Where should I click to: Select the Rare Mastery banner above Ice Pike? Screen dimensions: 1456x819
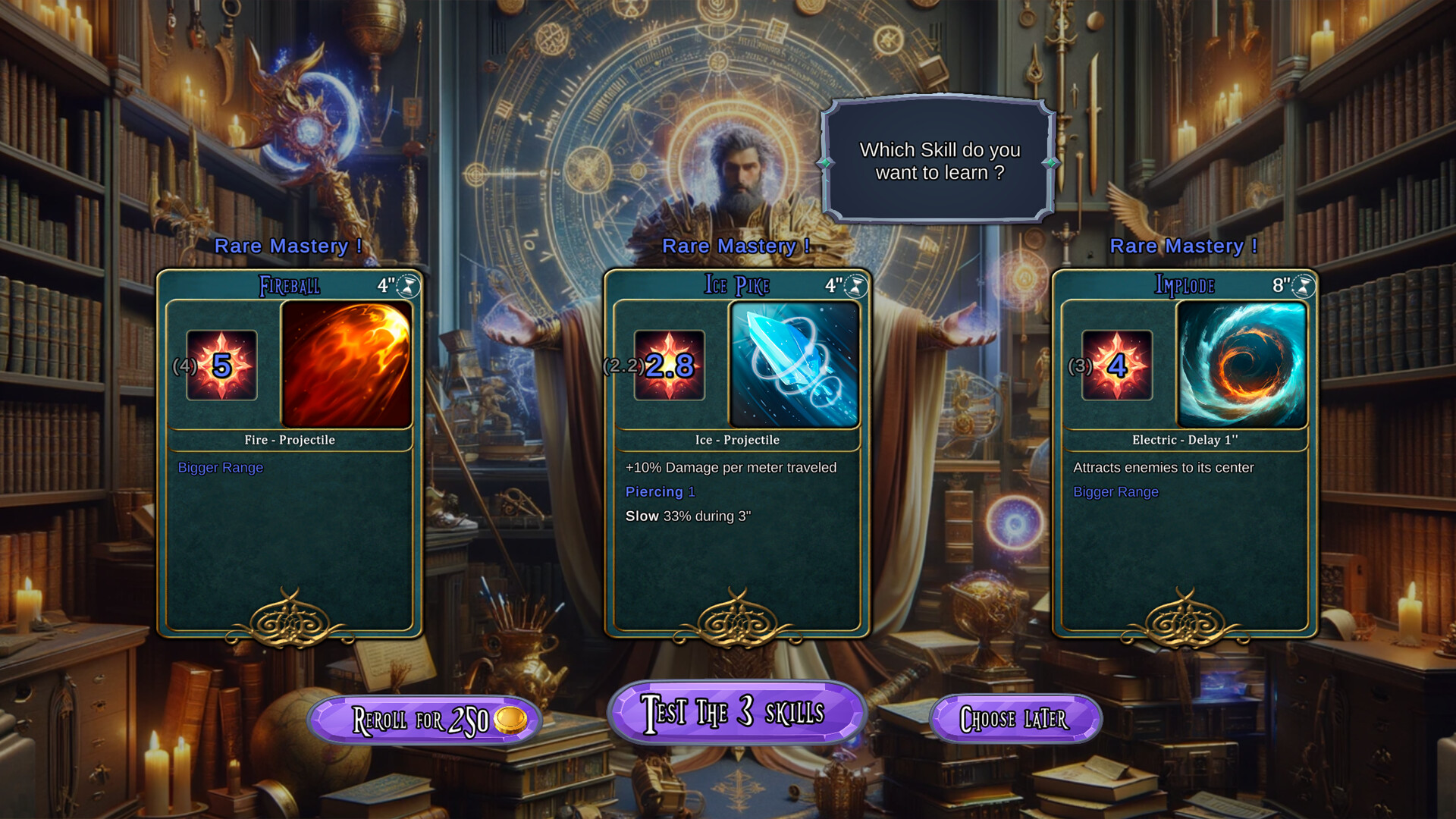point(736,246)
